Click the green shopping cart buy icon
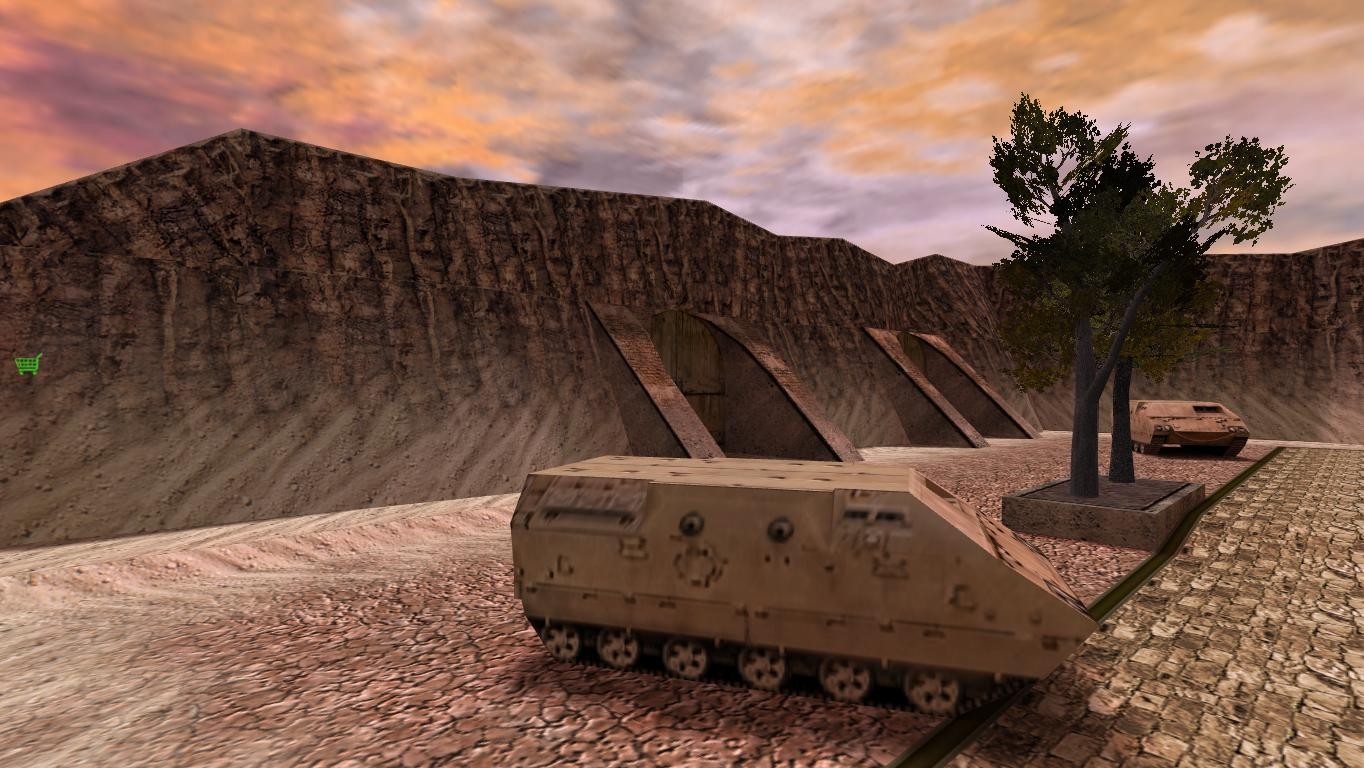This screenshot has height=768, width=1364. coord(28,364)
